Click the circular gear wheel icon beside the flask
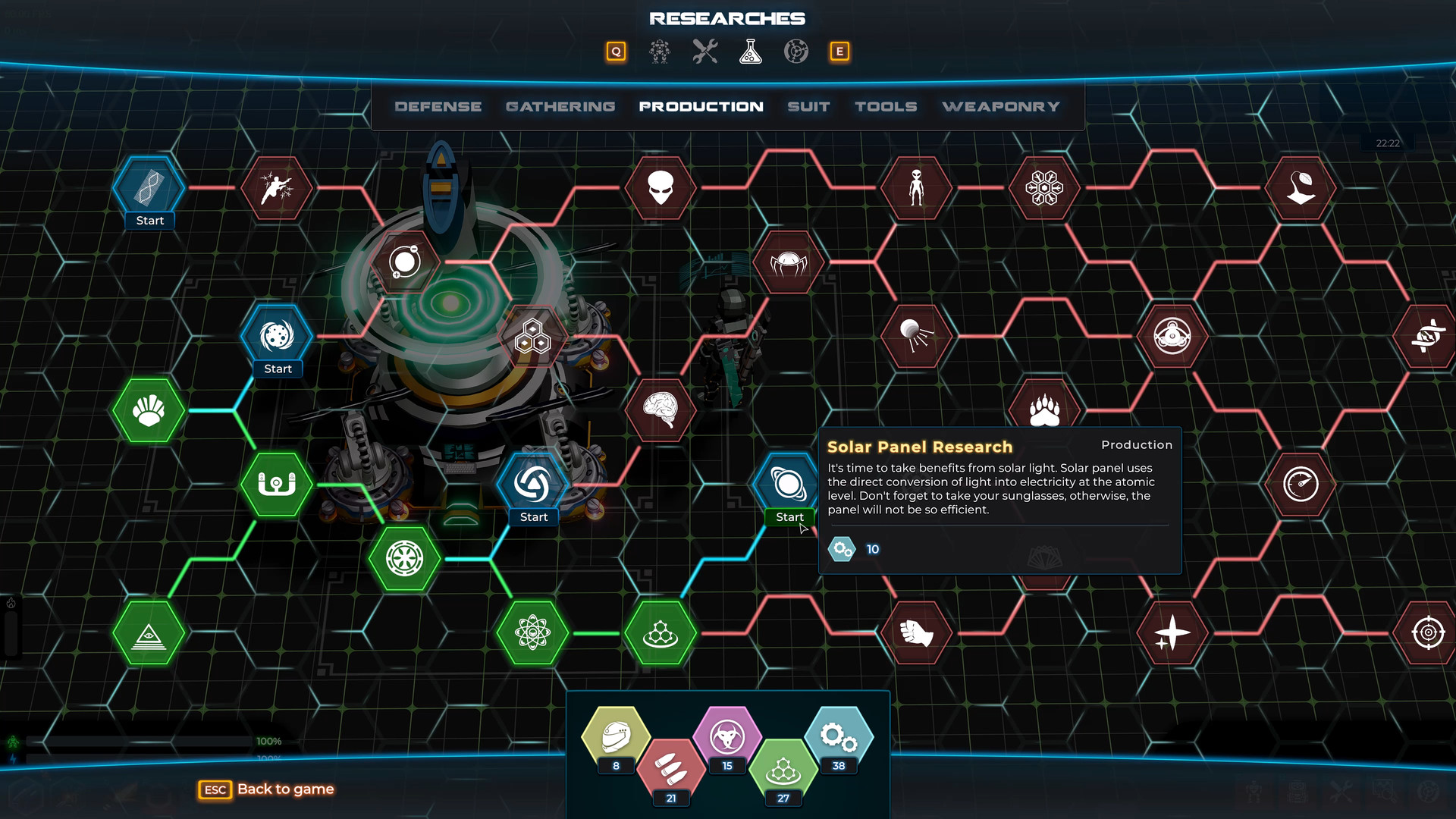This screenshot has width=1456, height=819. tap(795, 52)
